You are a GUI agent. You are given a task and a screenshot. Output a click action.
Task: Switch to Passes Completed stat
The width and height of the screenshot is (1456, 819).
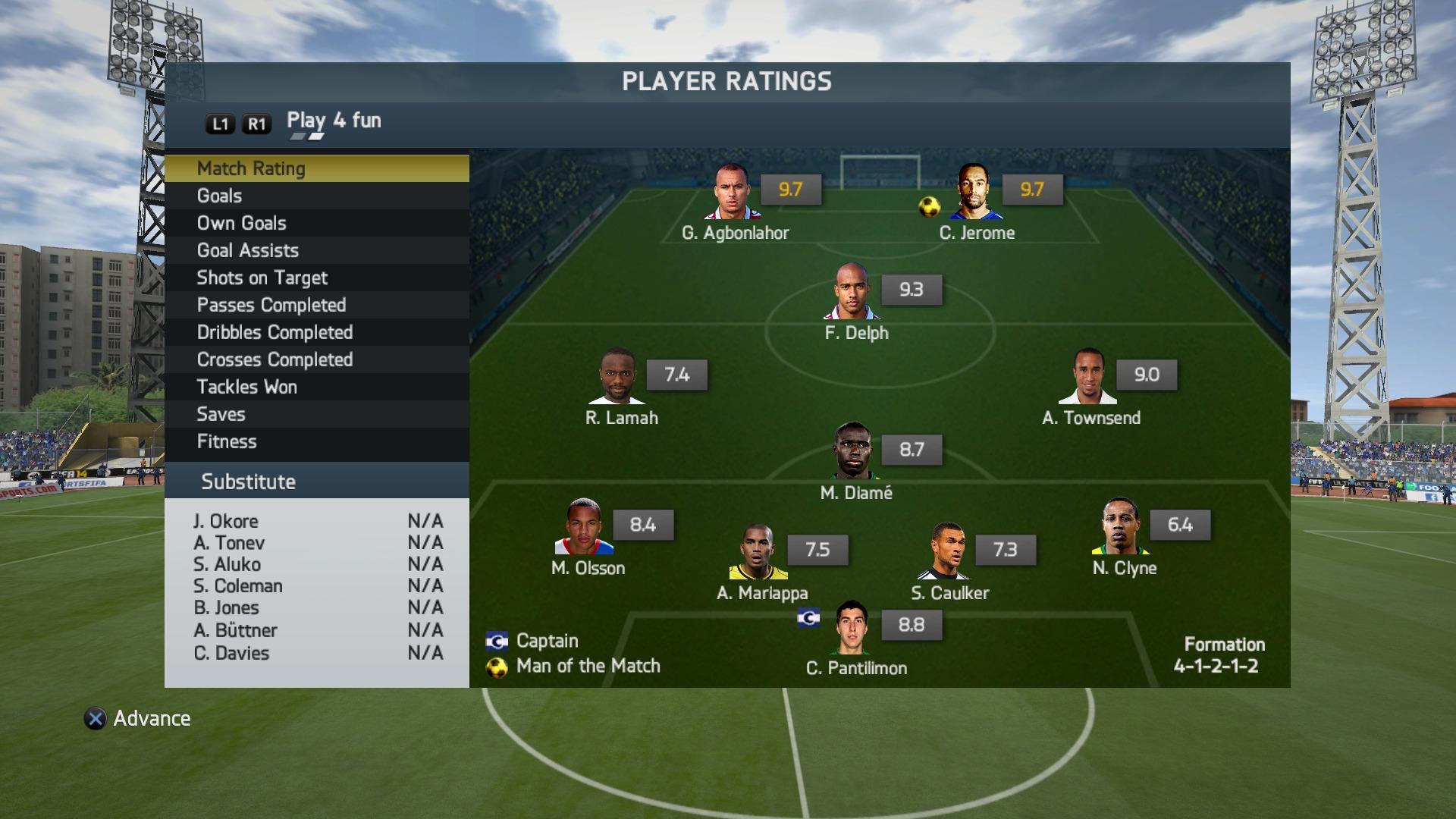[x=316, y=305]
